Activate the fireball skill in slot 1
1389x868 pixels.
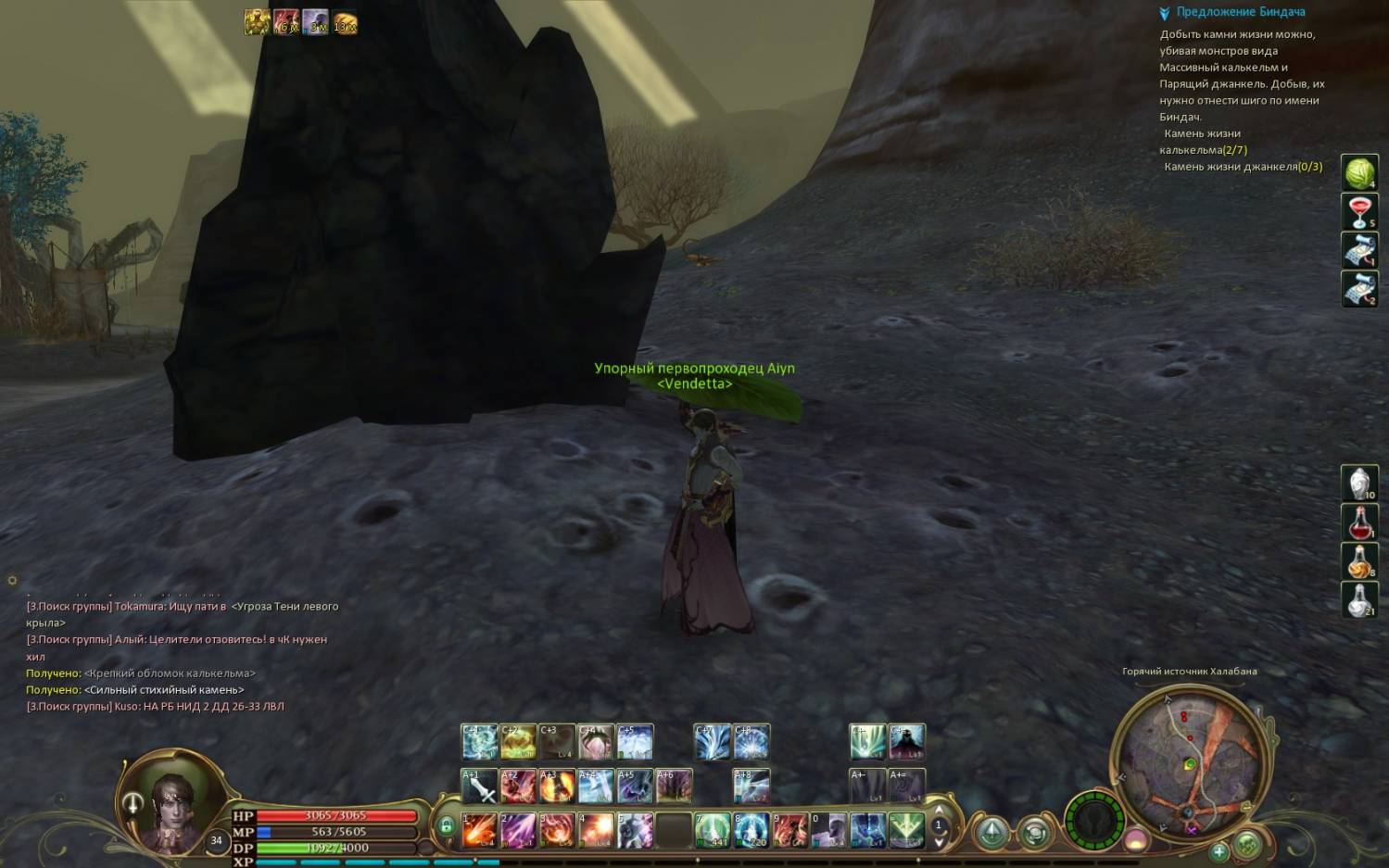tap(479, 830)
